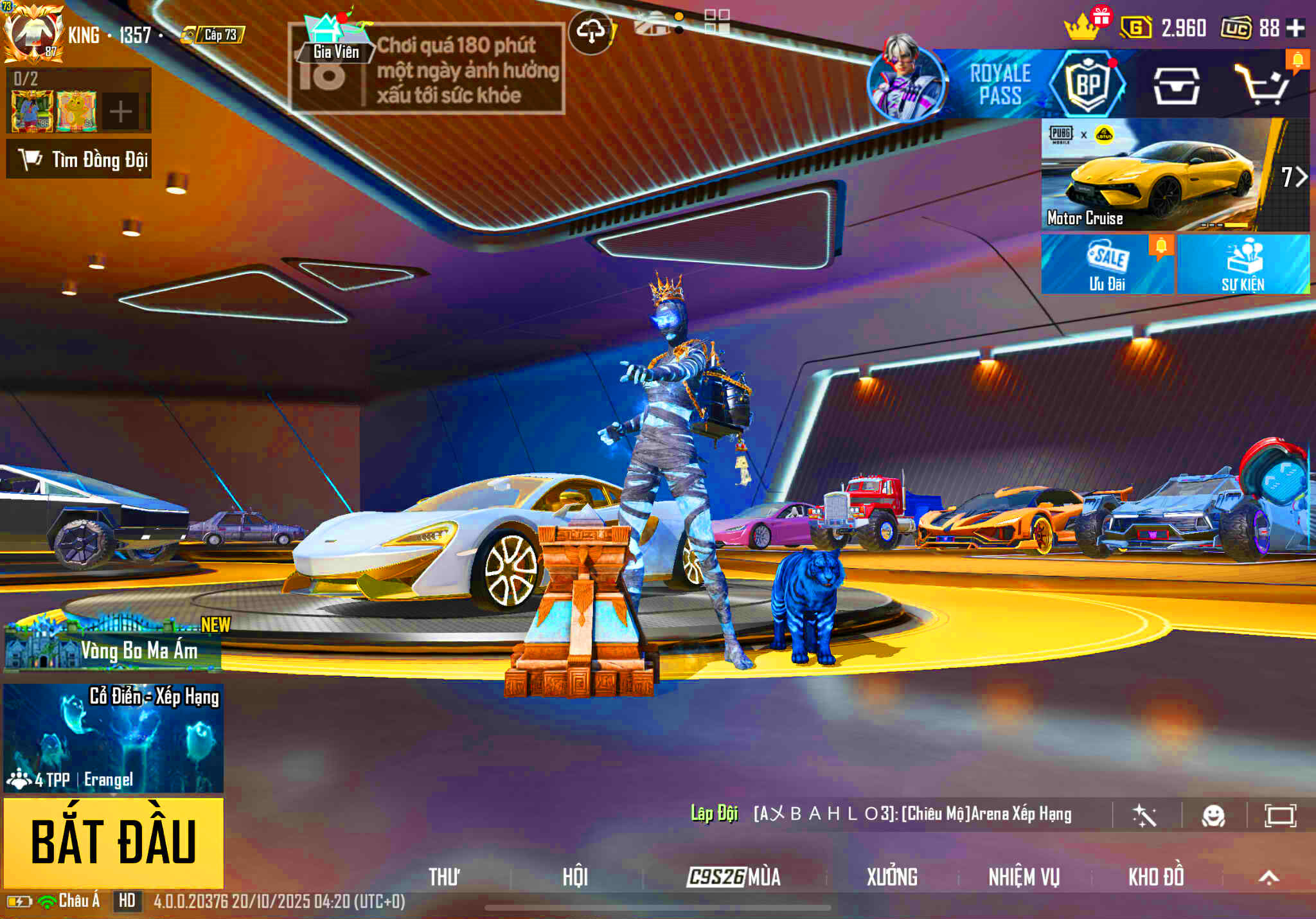Open the Cổ Điển - Xếp Hạng mode selector
Screen dimensions: 1316x919
coord(114,738)
